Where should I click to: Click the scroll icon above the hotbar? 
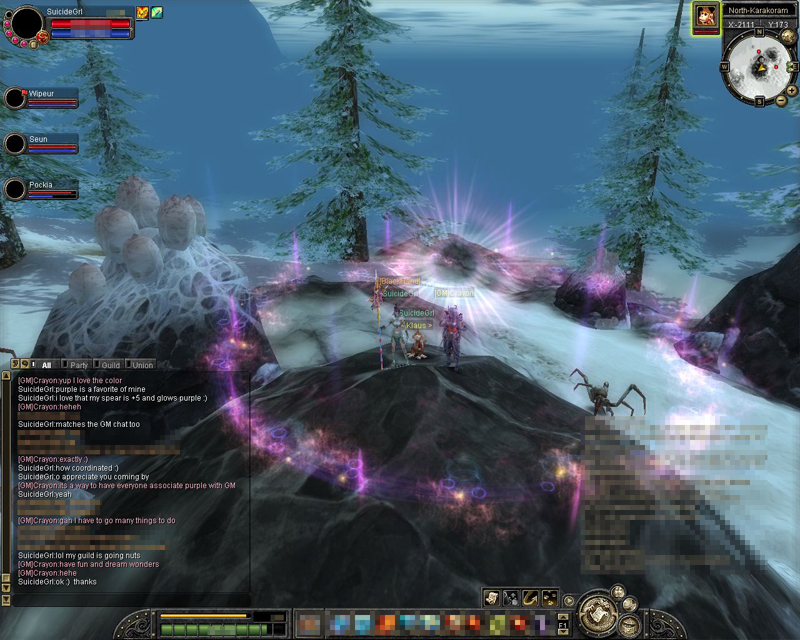[491, 597]
